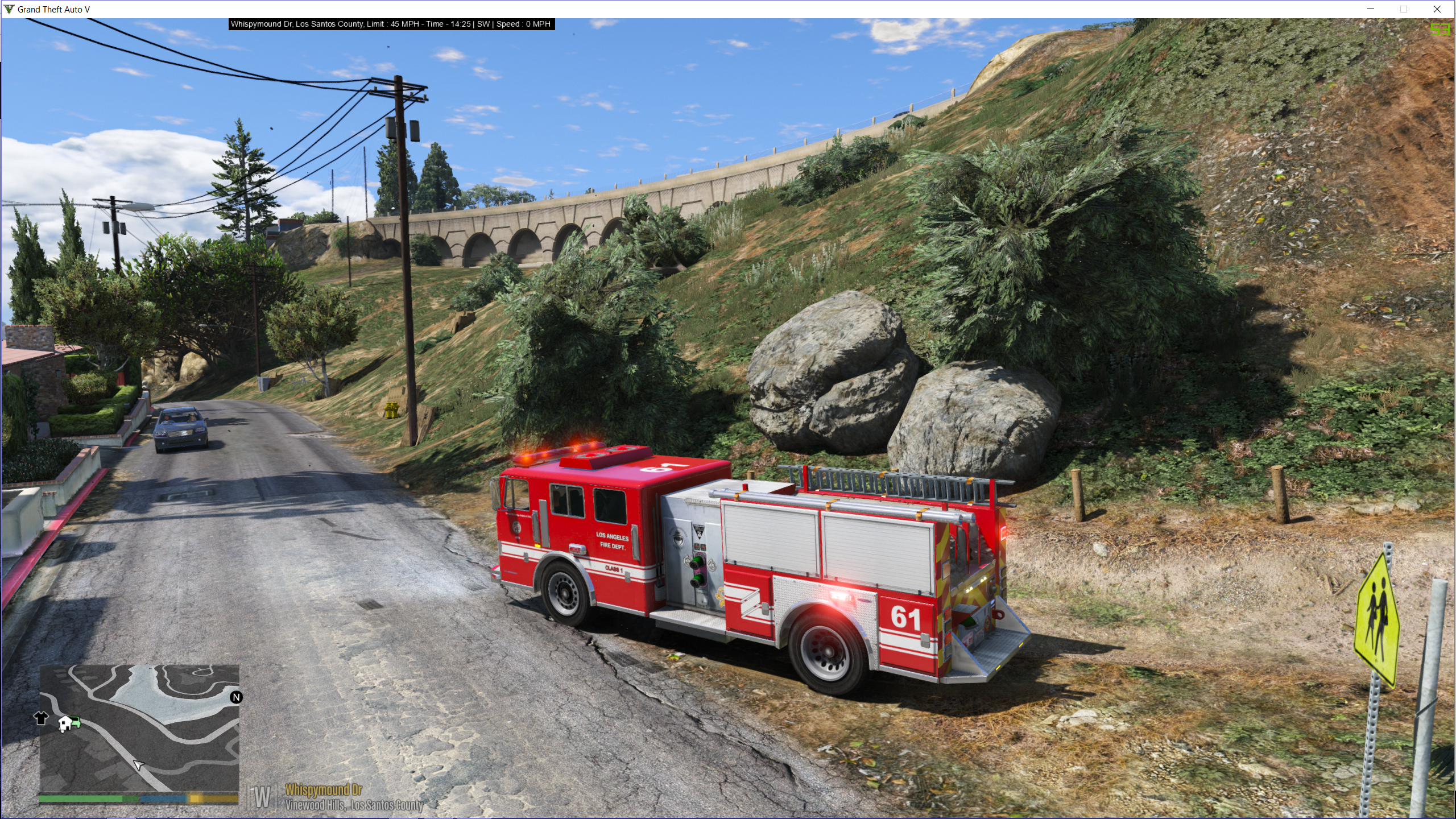Select the safehouse blip beside the minimap
1456x819 pixels.
pyautogui.click(x=66, y=723)
